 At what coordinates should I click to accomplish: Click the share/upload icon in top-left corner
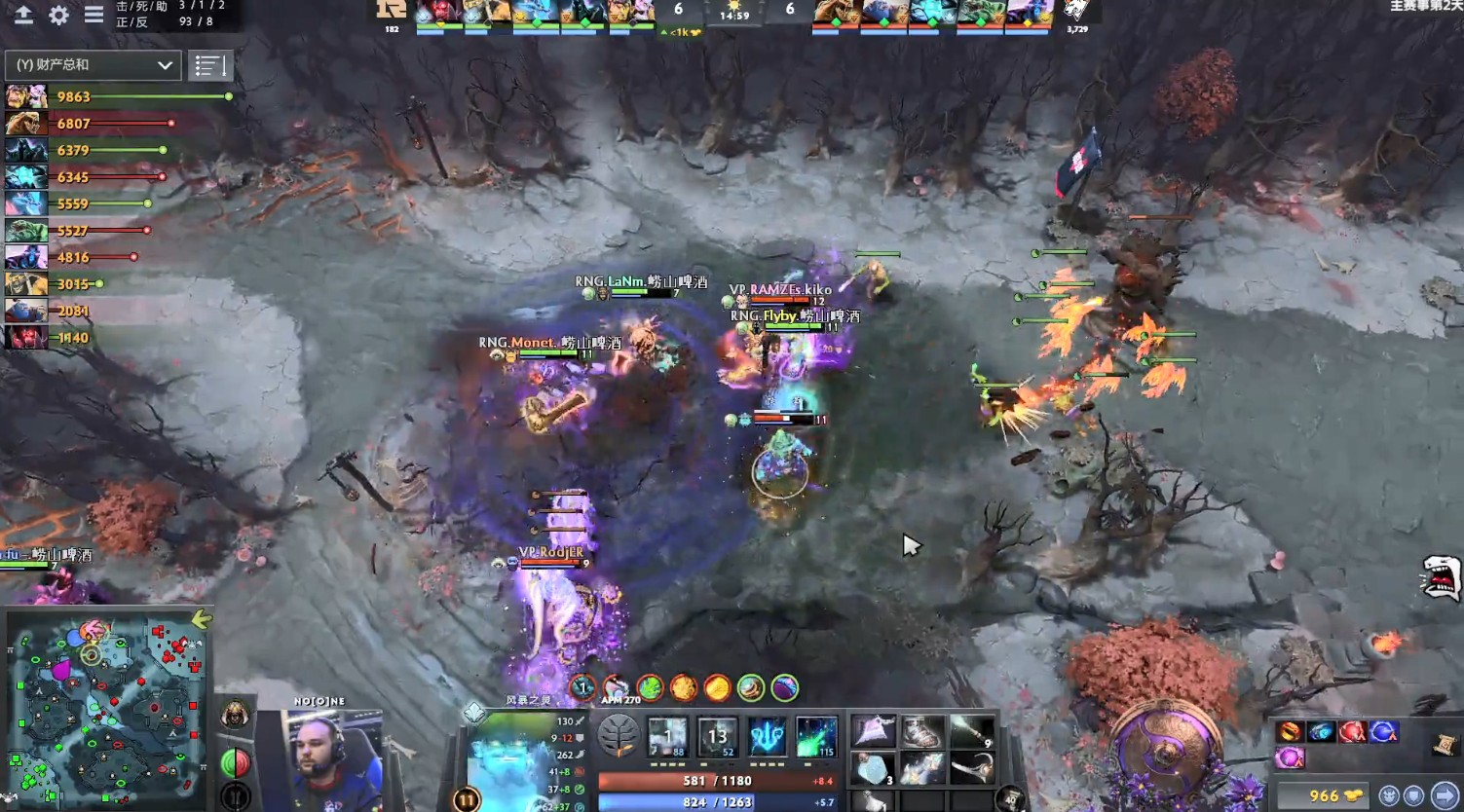pyautogui.click(x=20, y=16)
